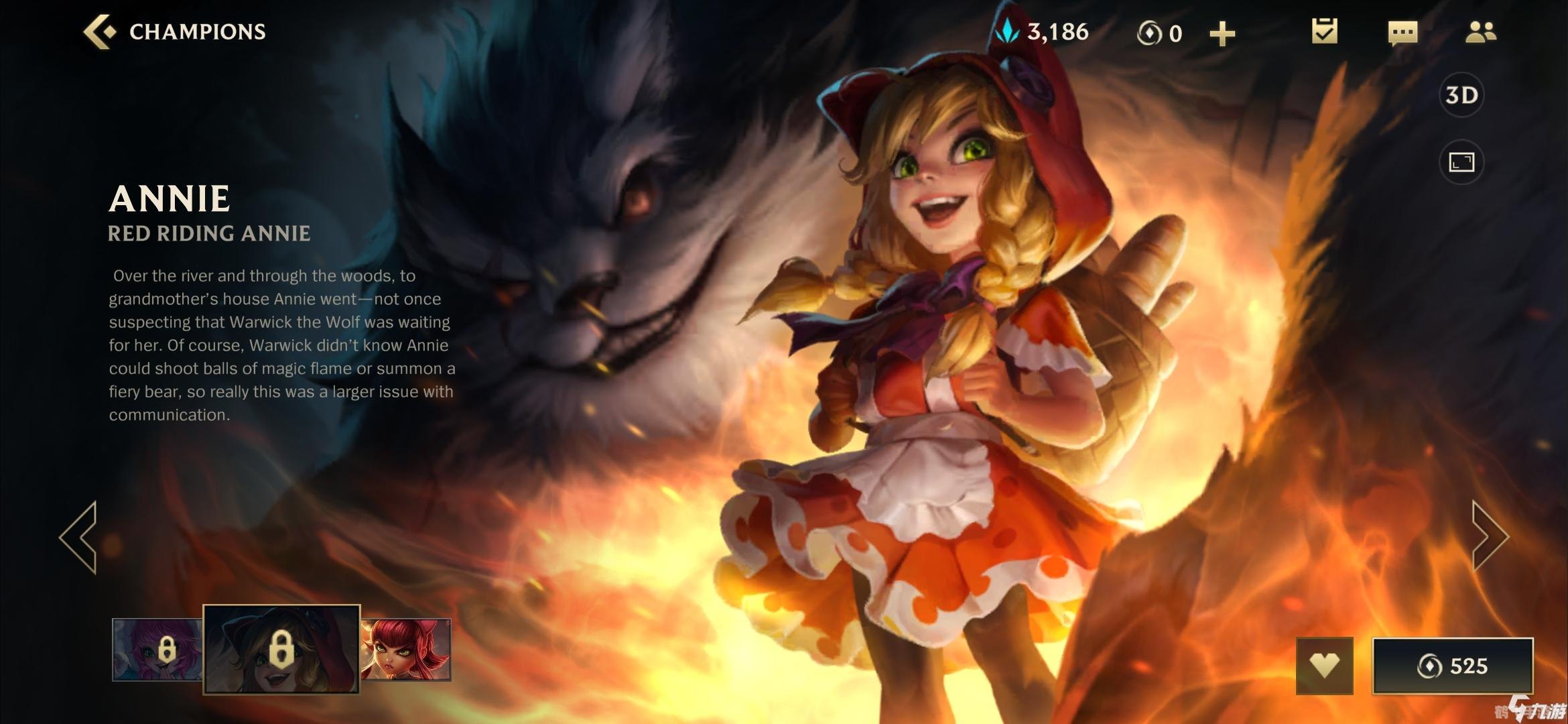Viewport: 1568px width, 724px height.
Task: Open the missions checklist icon
Action: coord(1324,32)
